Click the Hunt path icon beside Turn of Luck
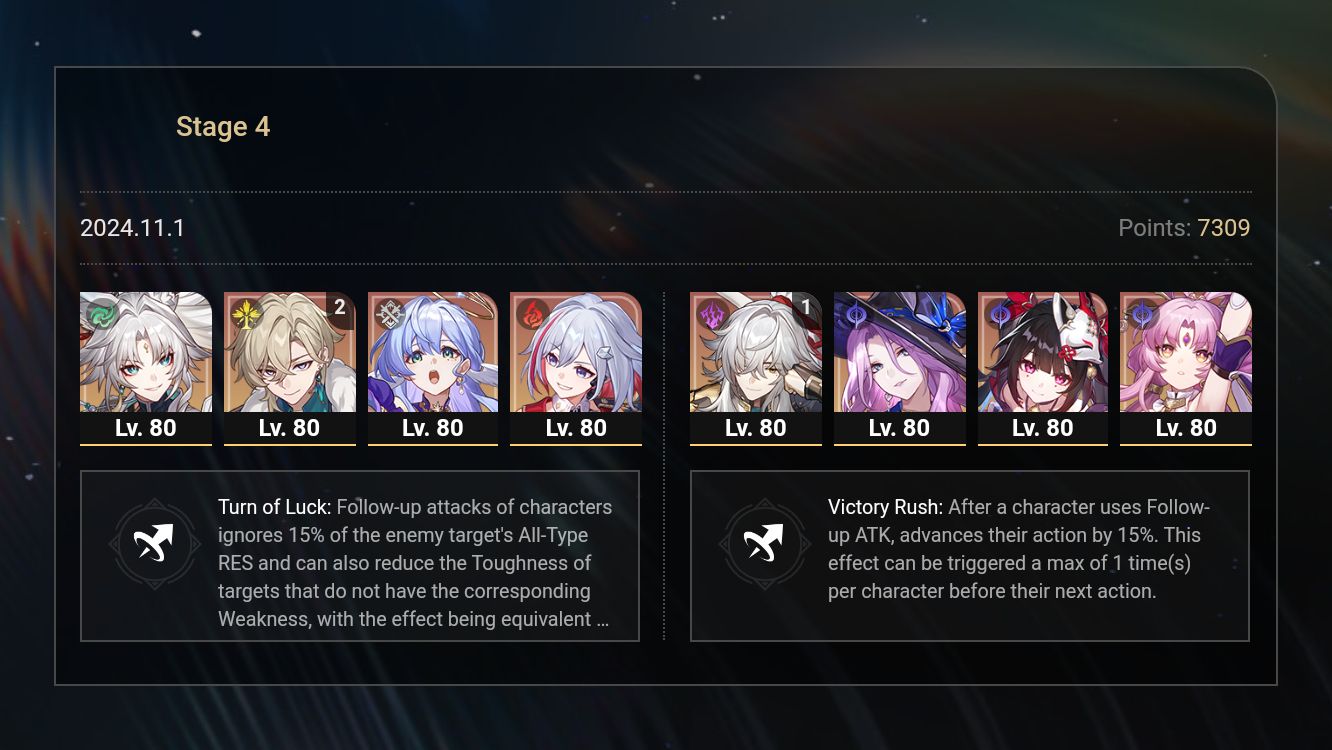This screenshot has width=1332, height=750. (155, 543)
